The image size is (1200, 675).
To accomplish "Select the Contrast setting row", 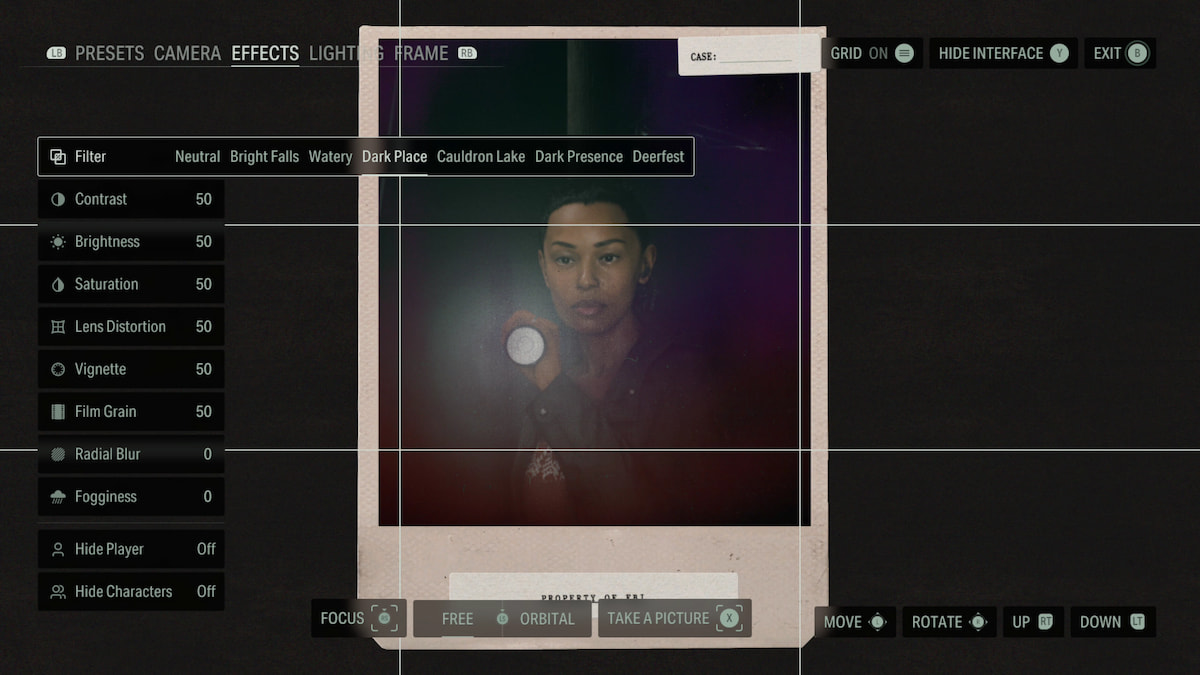I will tap(131, 199).
